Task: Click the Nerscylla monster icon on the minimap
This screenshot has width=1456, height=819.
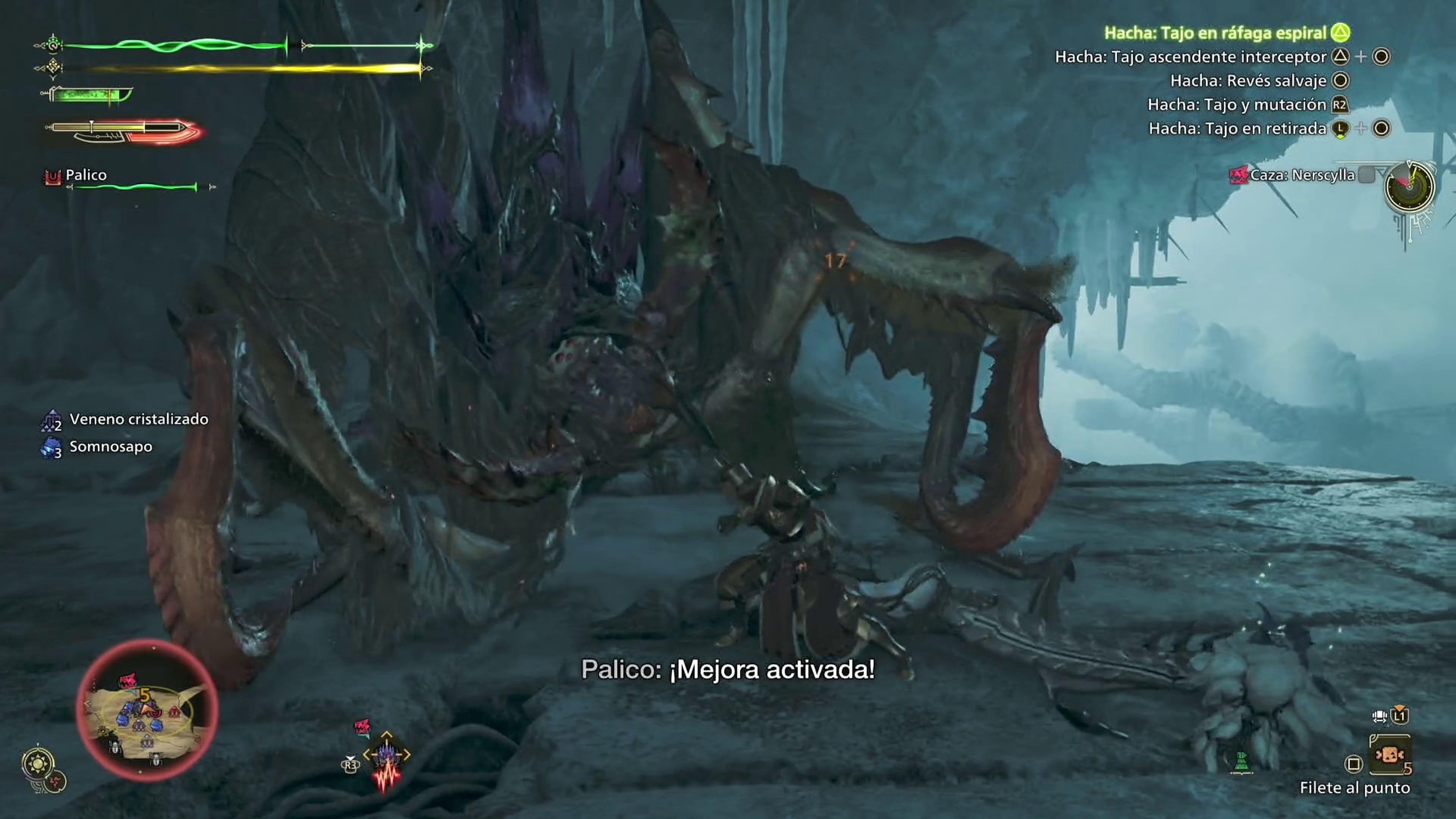Action: (129, 680)
